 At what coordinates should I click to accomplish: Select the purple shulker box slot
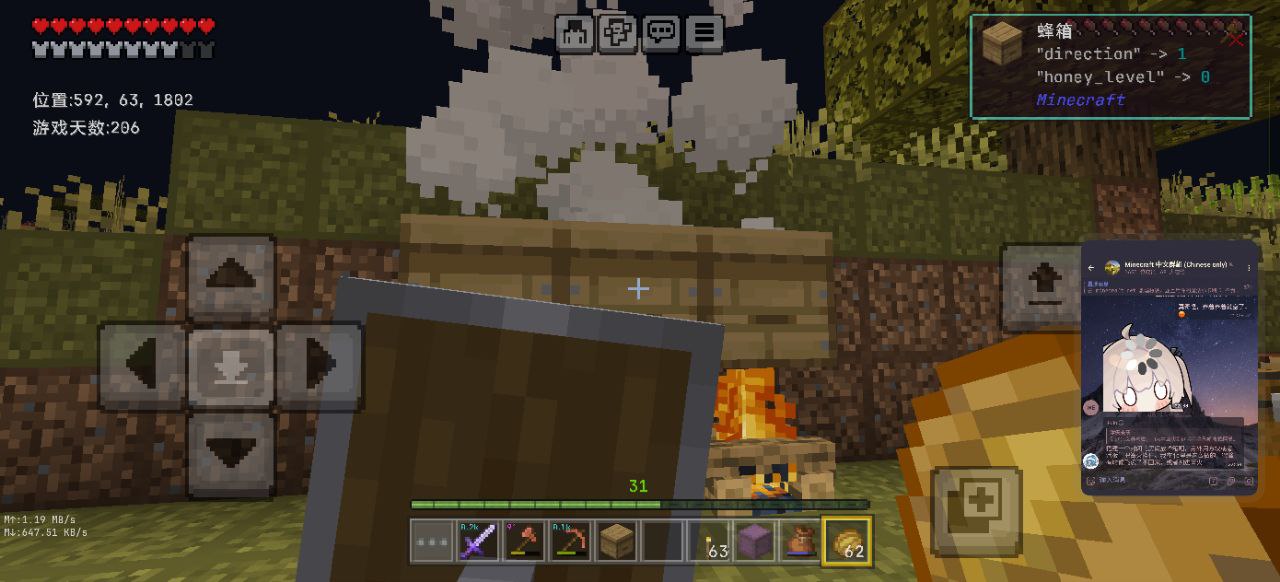click(x=754, y=541)
